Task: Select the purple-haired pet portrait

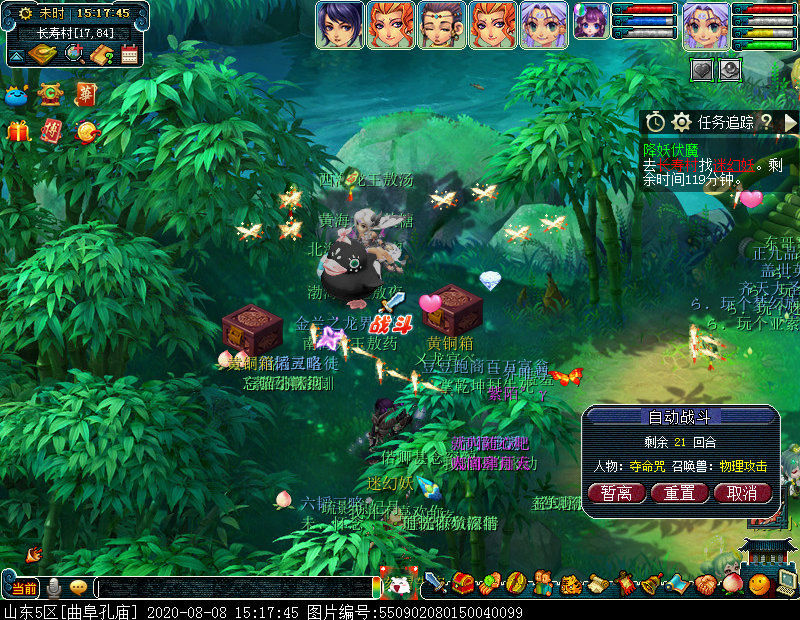Action: (590, 20)
